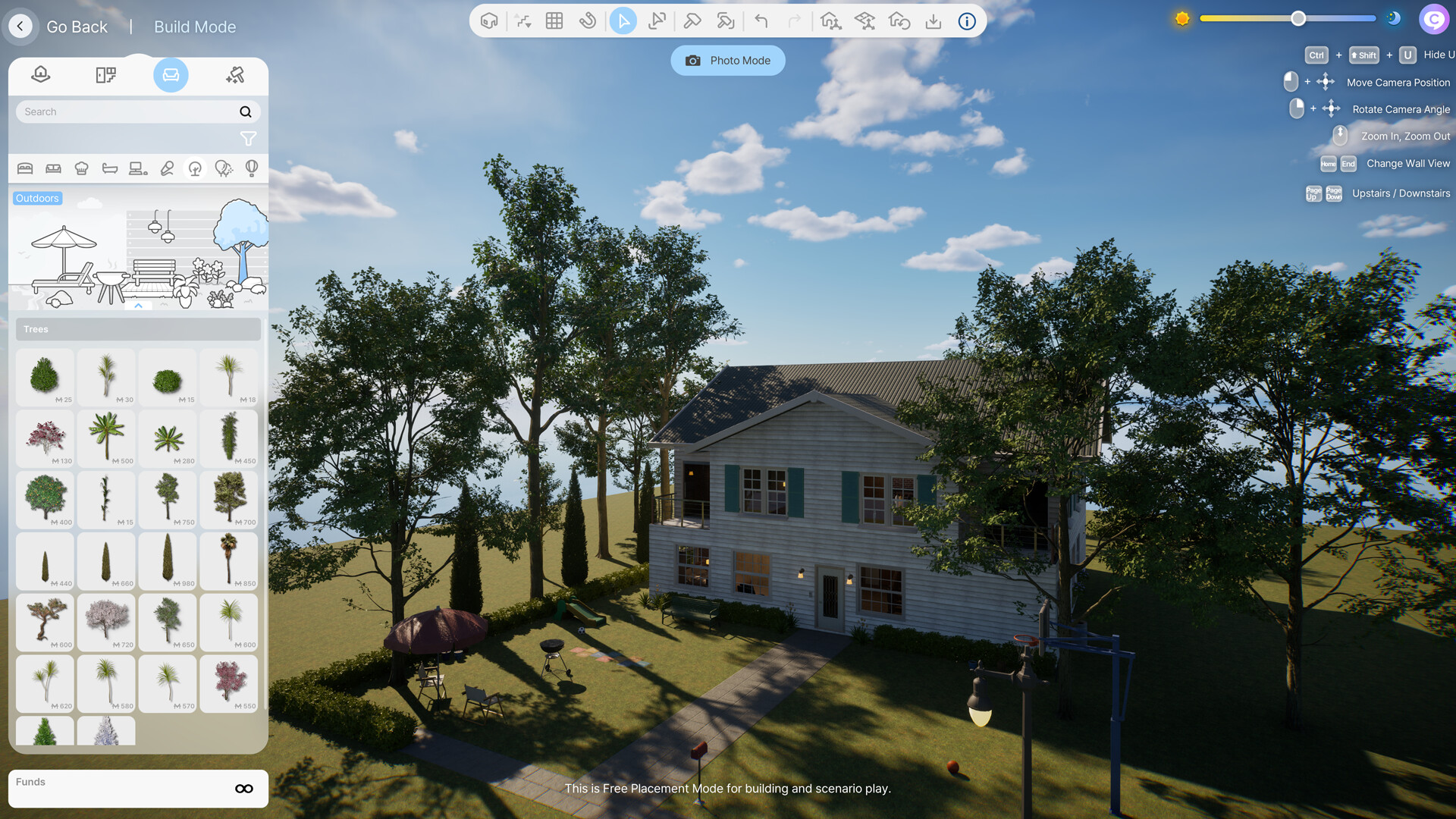Click the Photo Mode button
This screenshot has height=819, width=1456.
[x=727, y=60]
